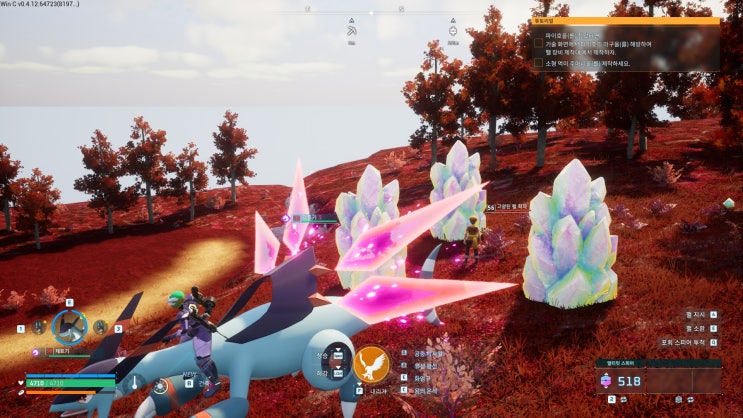Tick the 소형 먹이 주머니 objective checkbox
The image size is (743, 418).
pos(538,62)
